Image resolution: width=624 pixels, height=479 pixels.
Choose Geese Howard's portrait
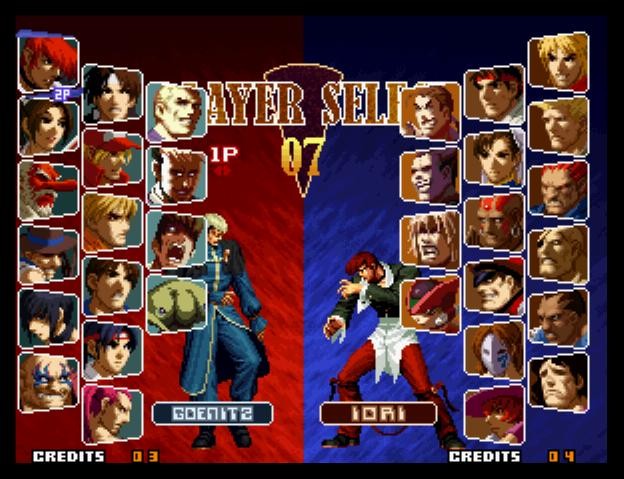tap(176, 110)
